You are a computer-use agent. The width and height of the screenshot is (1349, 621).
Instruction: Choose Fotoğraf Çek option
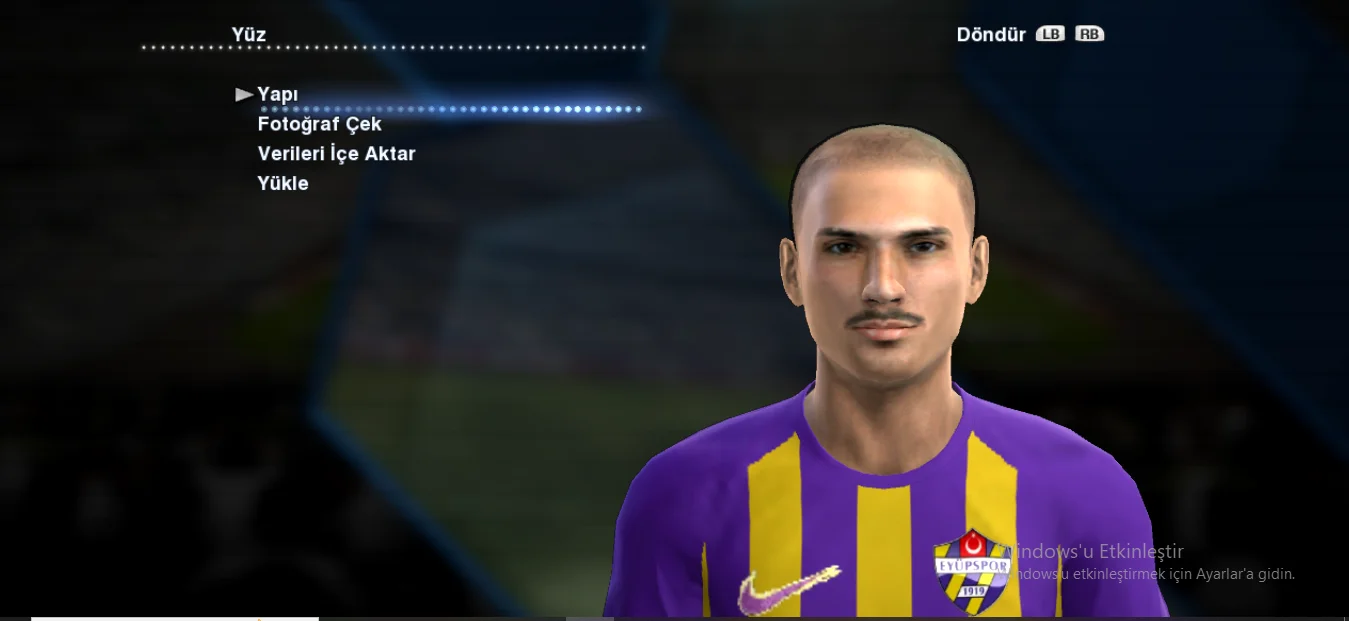pos(319,124)
